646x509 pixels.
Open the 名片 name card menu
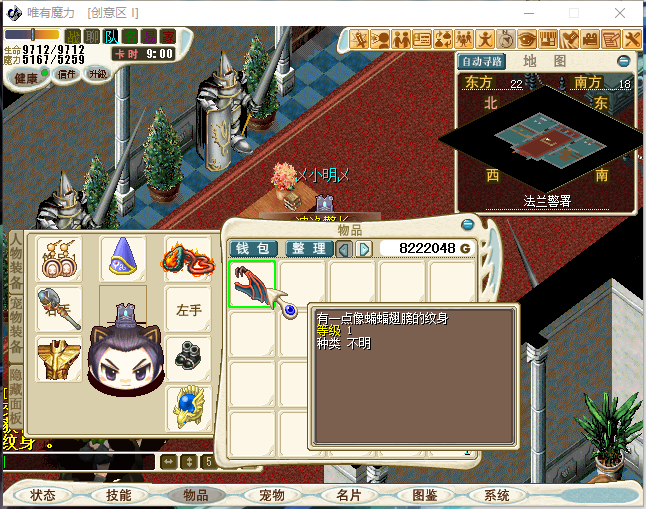348,495
